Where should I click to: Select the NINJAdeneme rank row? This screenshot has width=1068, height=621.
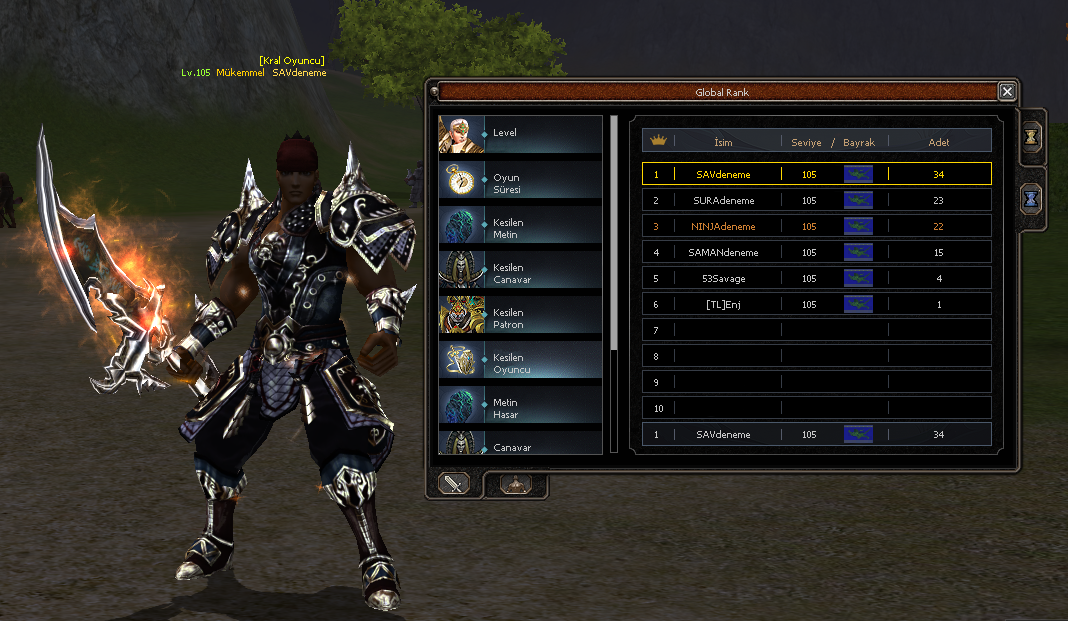click(816, 226)
